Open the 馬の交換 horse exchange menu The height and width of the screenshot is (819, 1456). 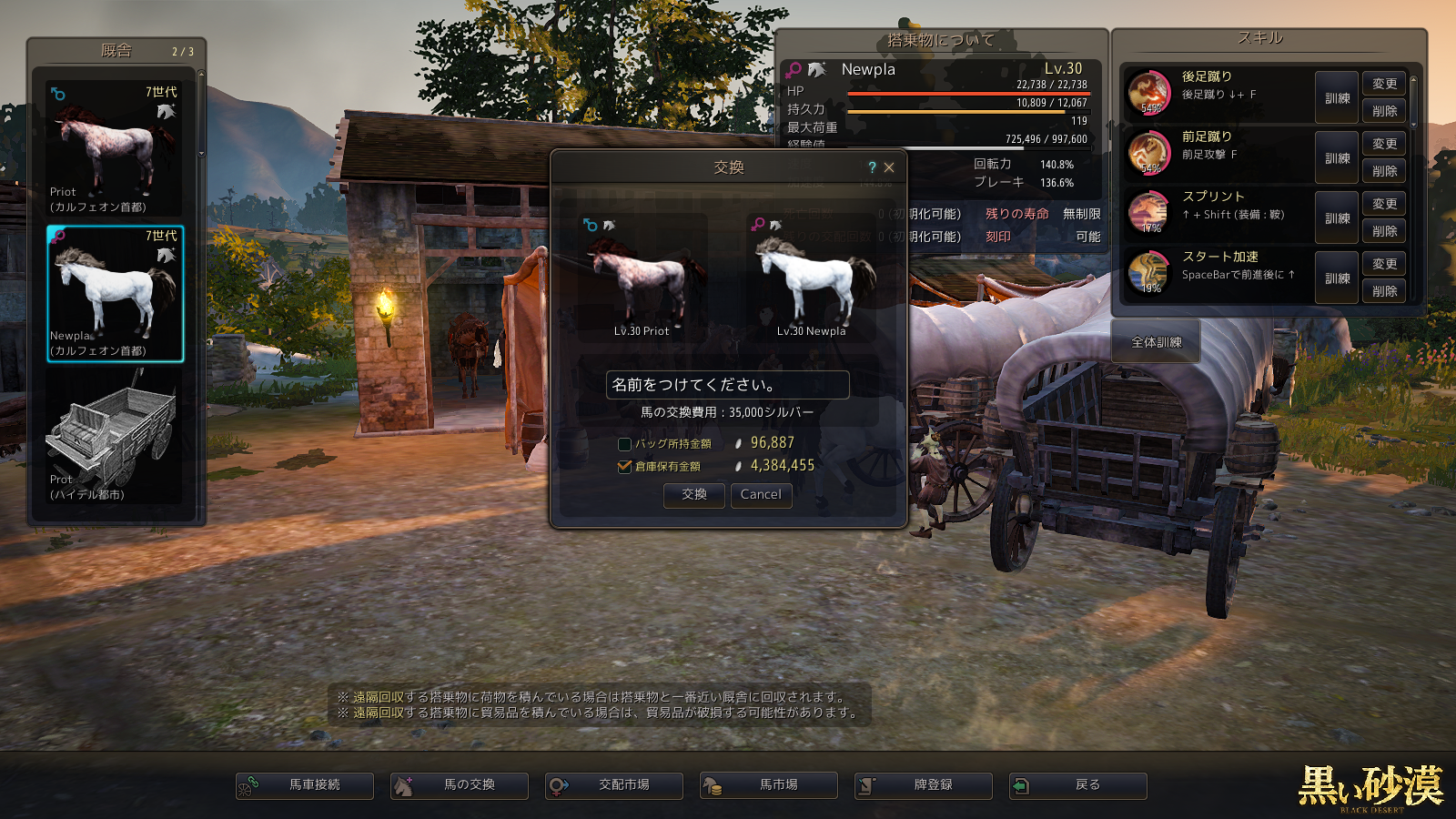tap(460, 785)
